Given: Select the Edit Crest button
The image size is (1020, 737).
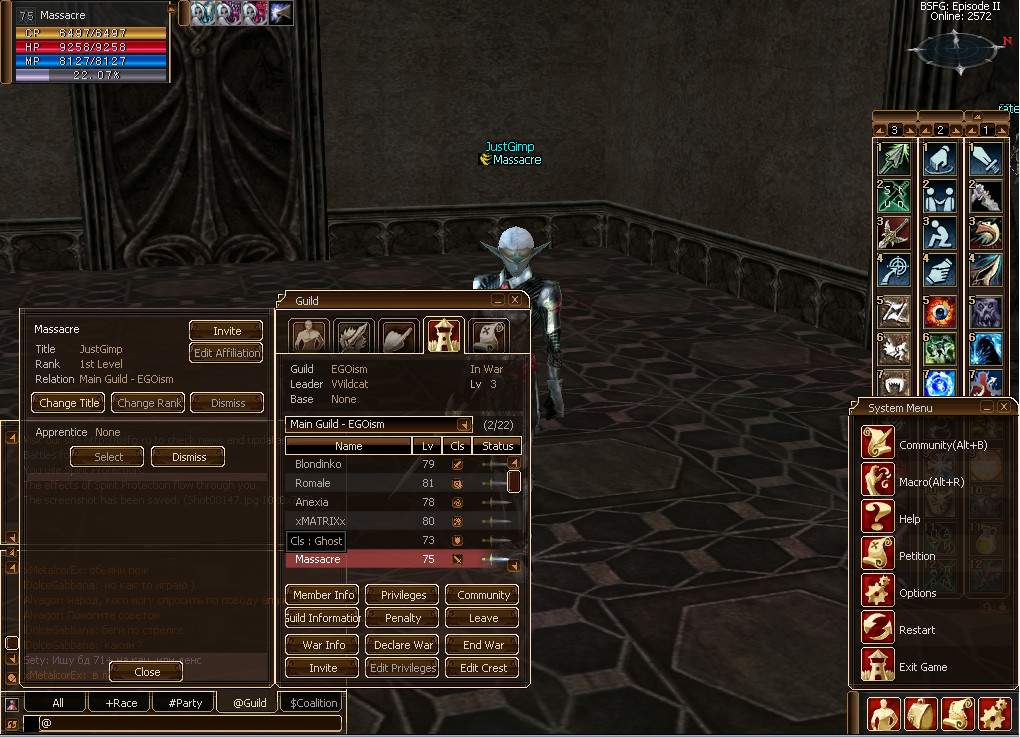Looking at the screenshot, I should pyautogui.click(x=483, y=668).
